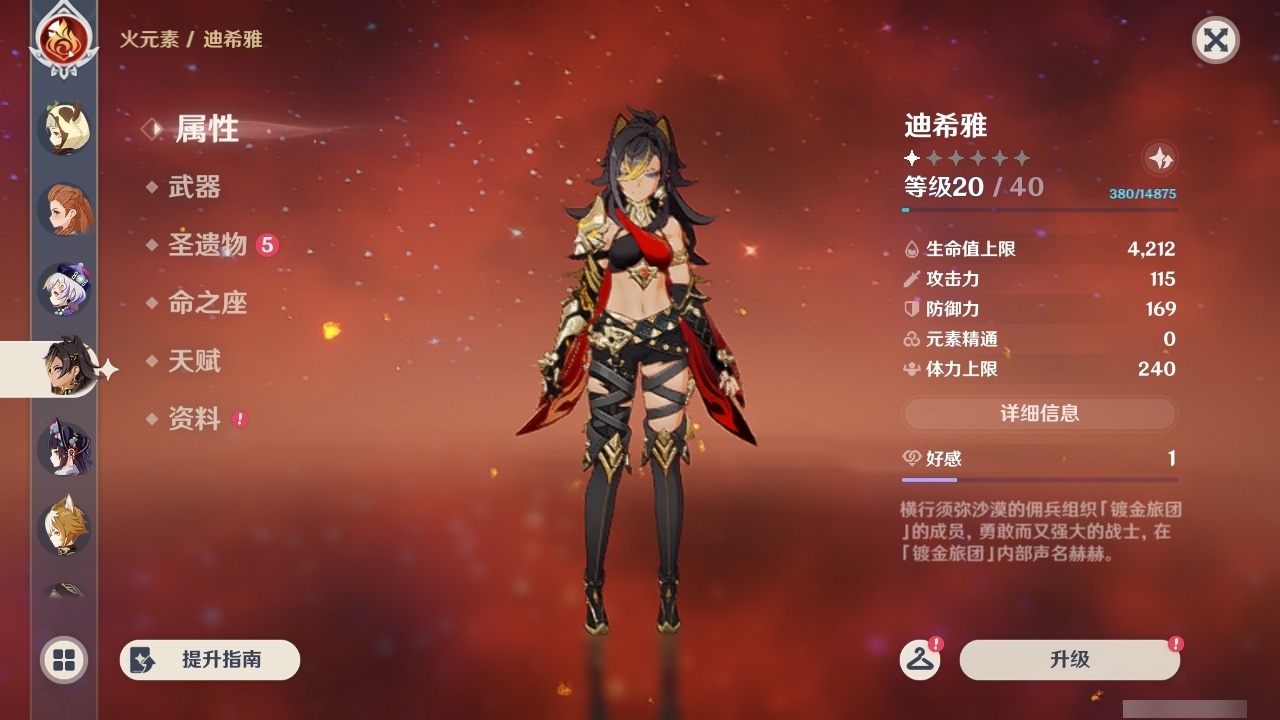Open the 天赋 talents section
The image size is (1280, 720).
coord(197,362)
